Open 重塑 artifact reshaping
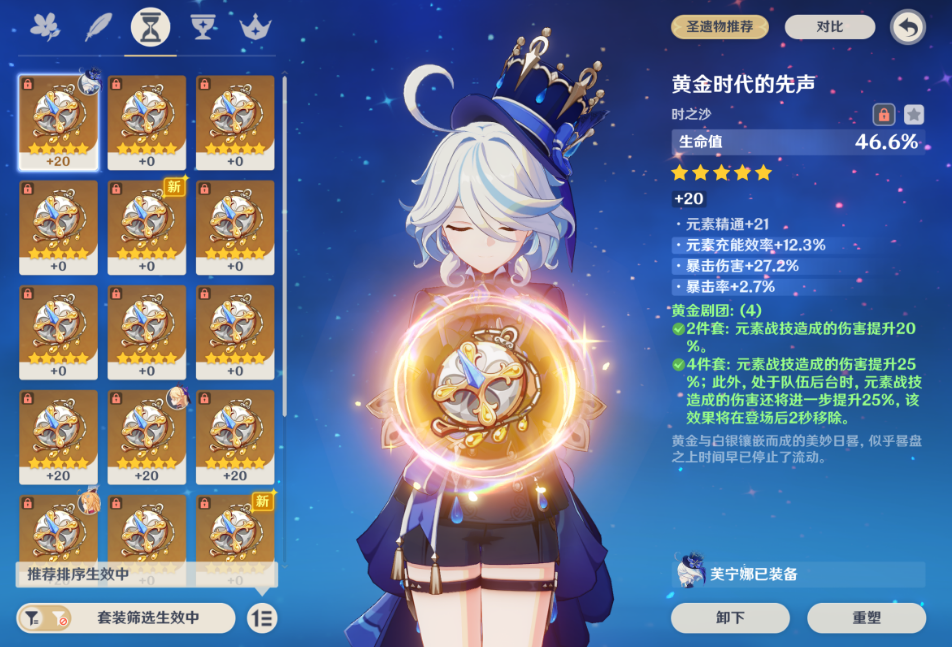The image size is (952, 647). click(x=866, y=617)
